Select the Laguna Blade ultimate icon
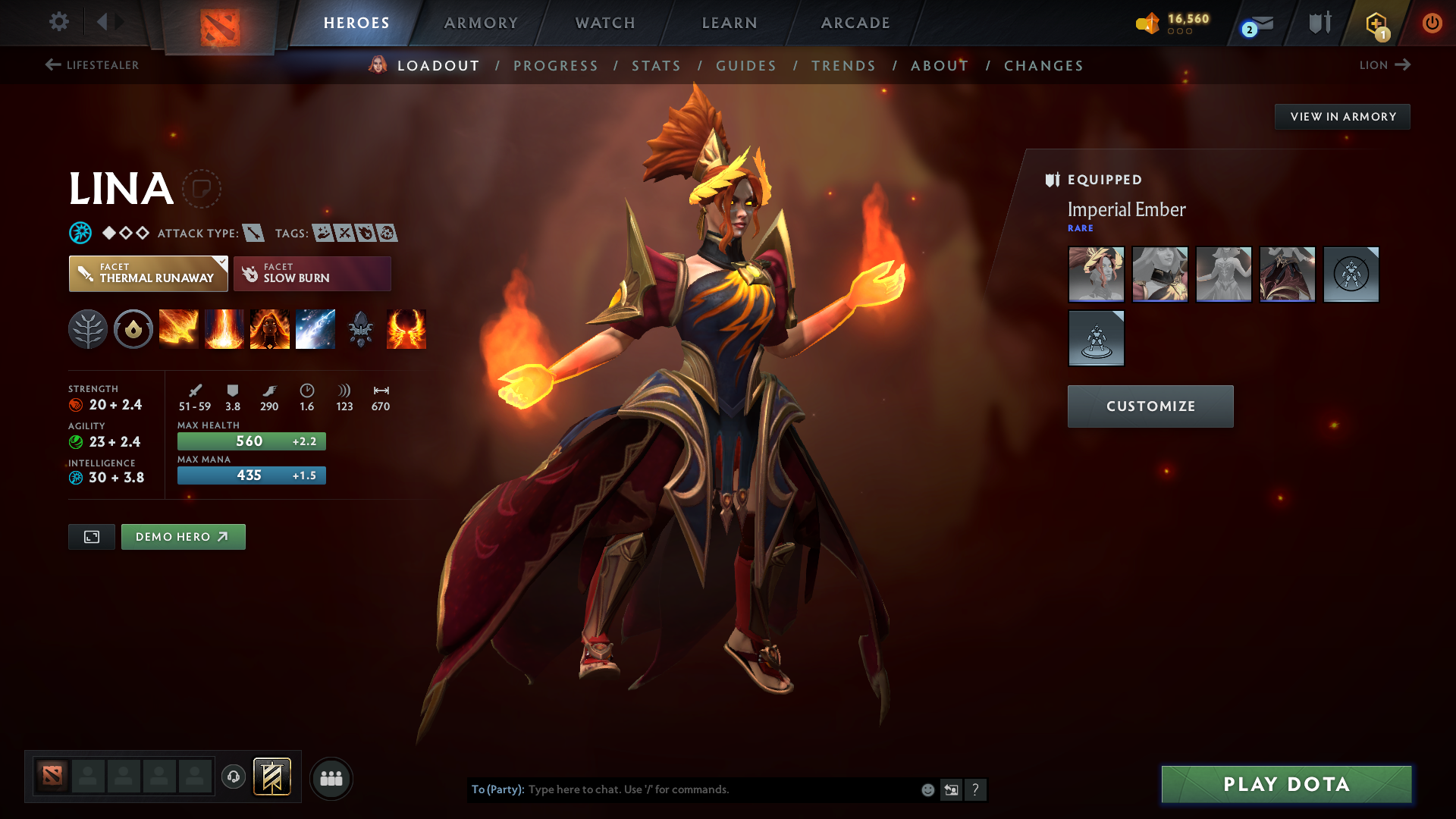The height and width of the screenshot is (819, 1456). click(315, 328)
